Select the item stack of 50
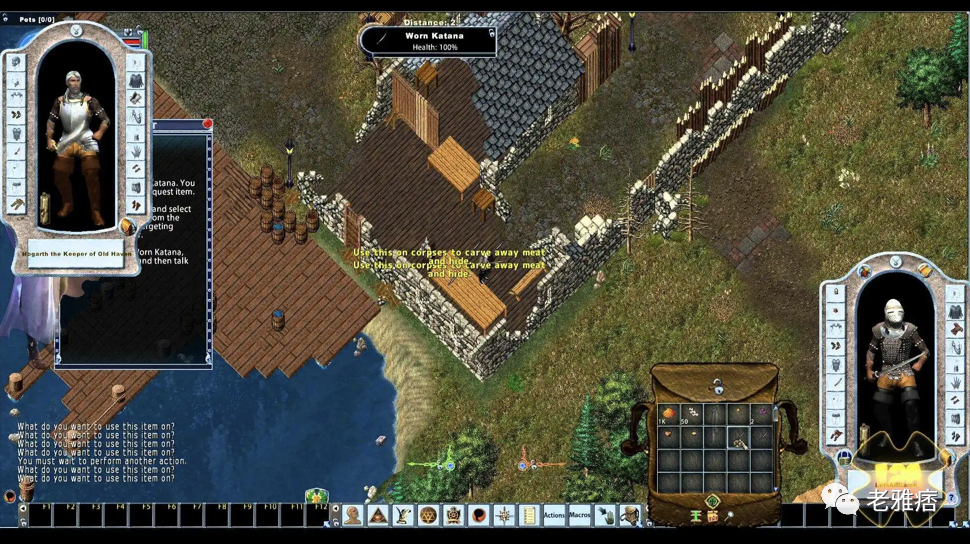970x544 pixels. [x=691, y=413]
